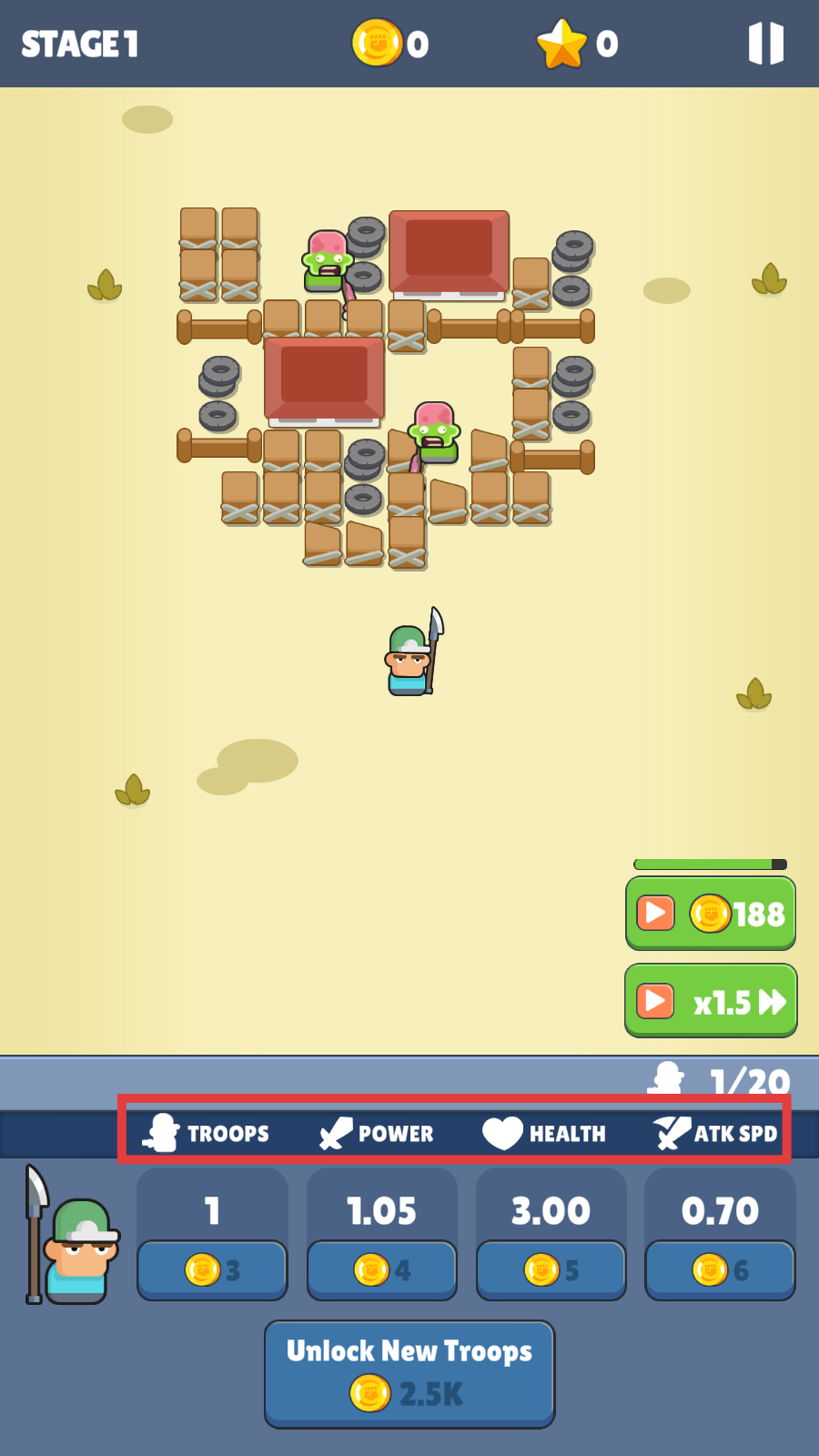Screen dimensions: 819x1456
Task: Buy Troops upgrade for 3 coins
Action: point(212,1269)
